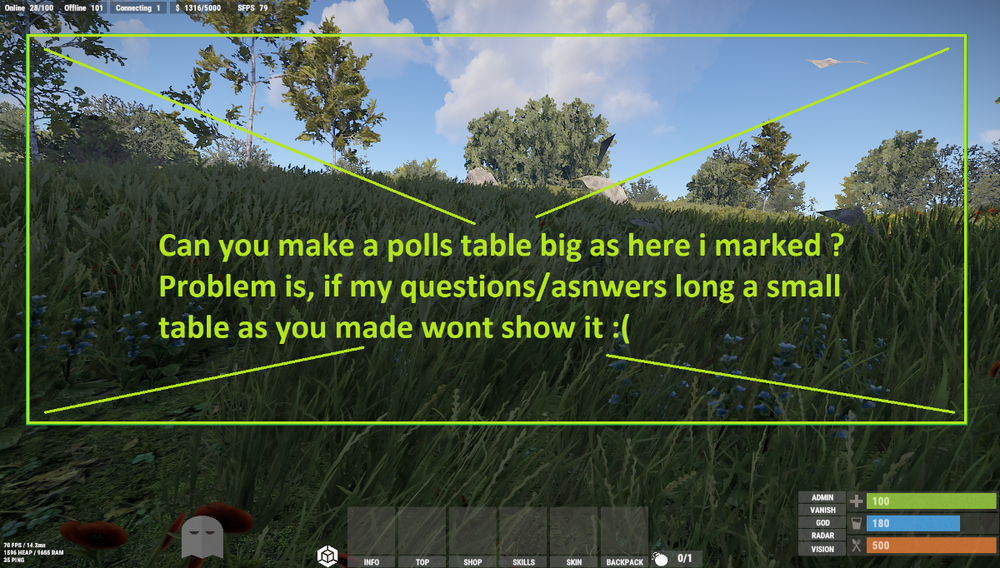Toggle VANISH mode
Viewport: 1000px width, 568px height.
tap(822, 510)
